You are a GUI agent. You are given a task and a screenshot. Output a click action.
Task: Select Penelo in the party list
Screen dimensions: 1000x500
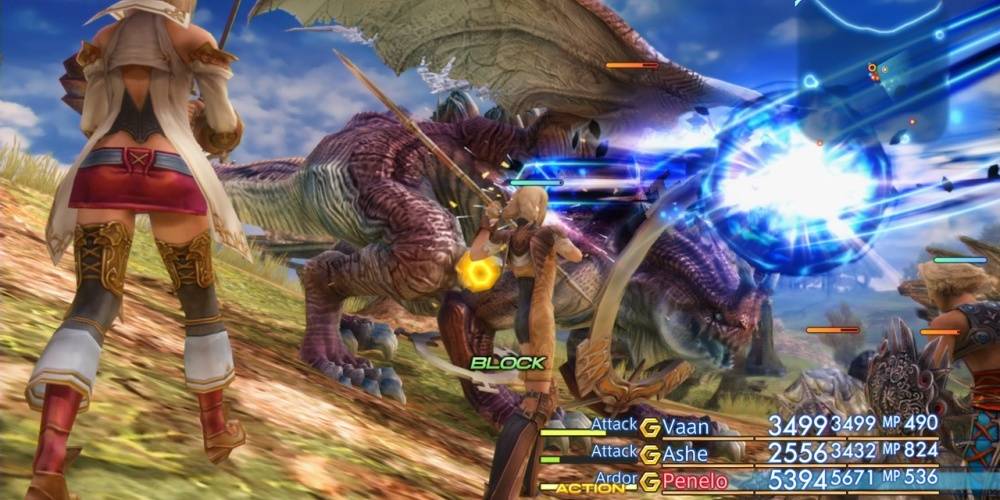[695, 481]
